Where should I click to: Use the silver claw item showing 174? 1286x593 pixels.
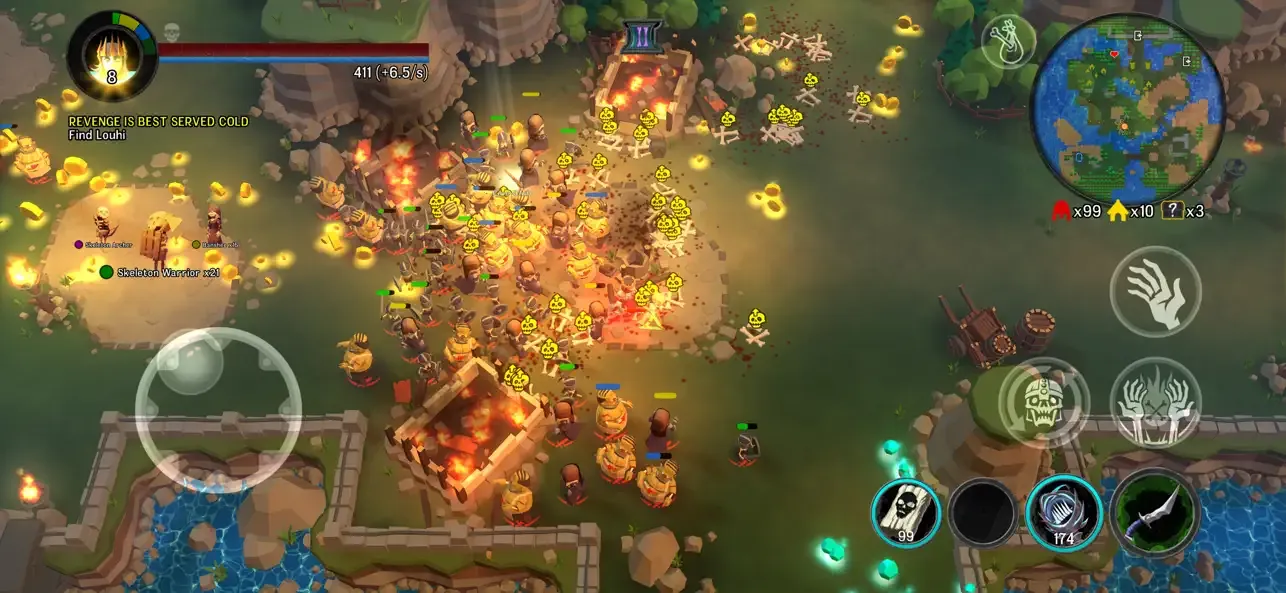(1063, 512)
